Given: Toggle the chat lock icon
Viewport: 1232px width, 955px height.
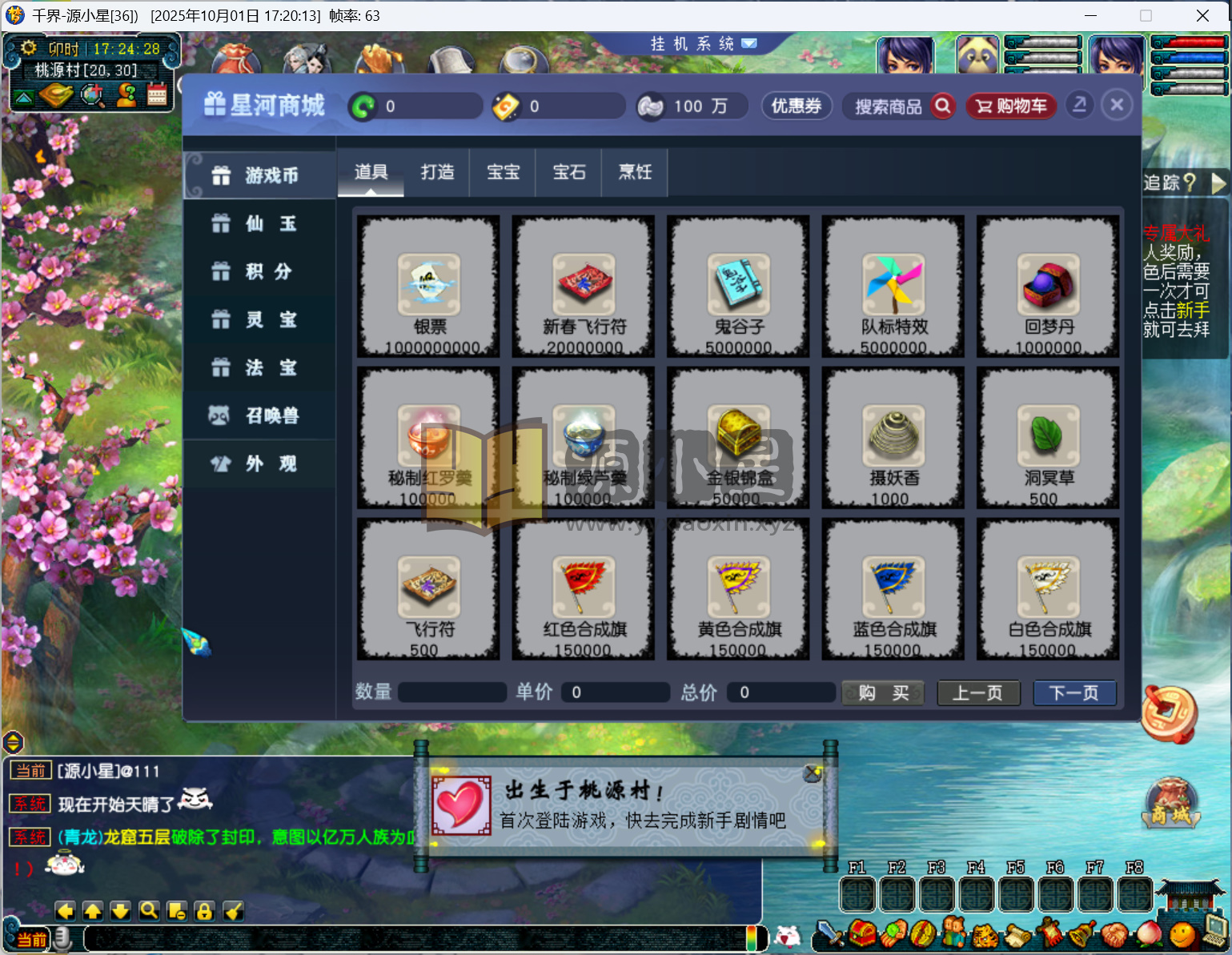Looking at the screenshot, I should coord(204,911).
